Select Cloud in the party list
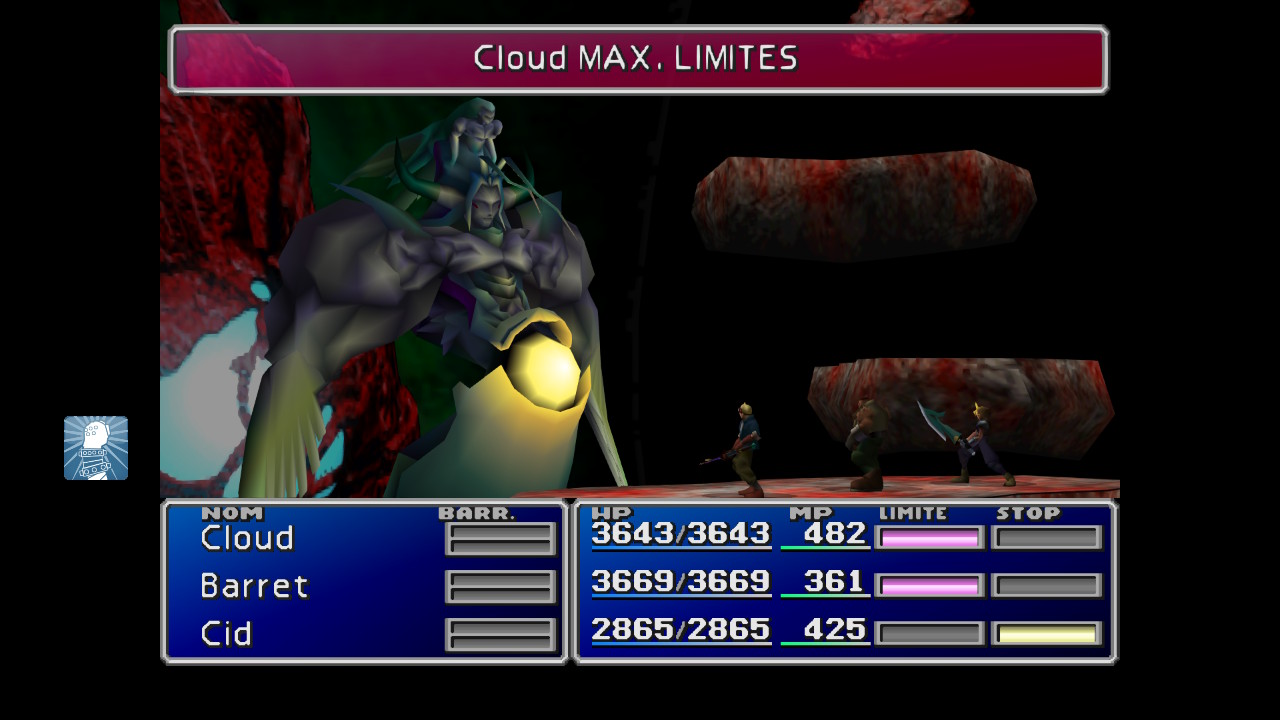The height and width of the screenshot is (720, 1280). [247, 538]
